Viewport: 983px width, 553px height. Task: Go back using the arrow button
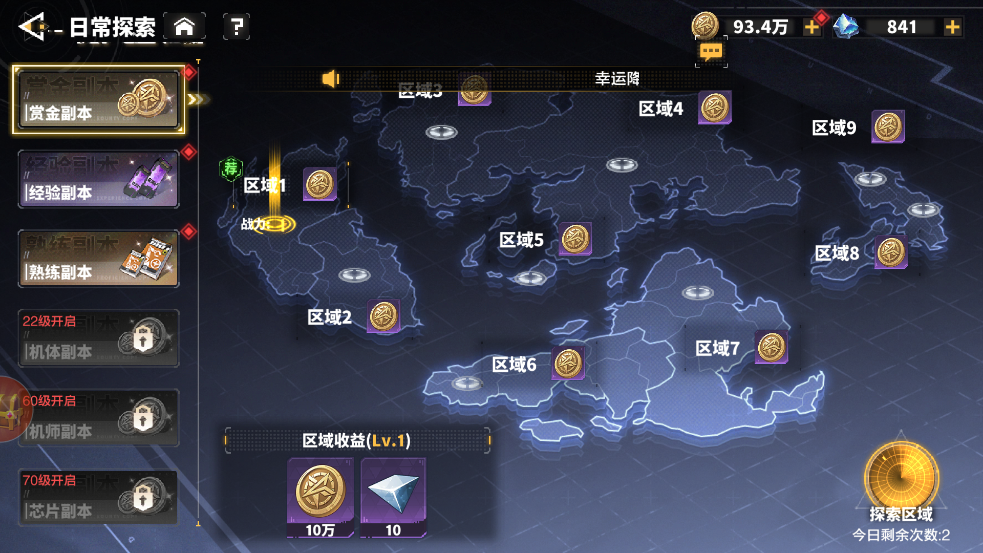(32, 27)
